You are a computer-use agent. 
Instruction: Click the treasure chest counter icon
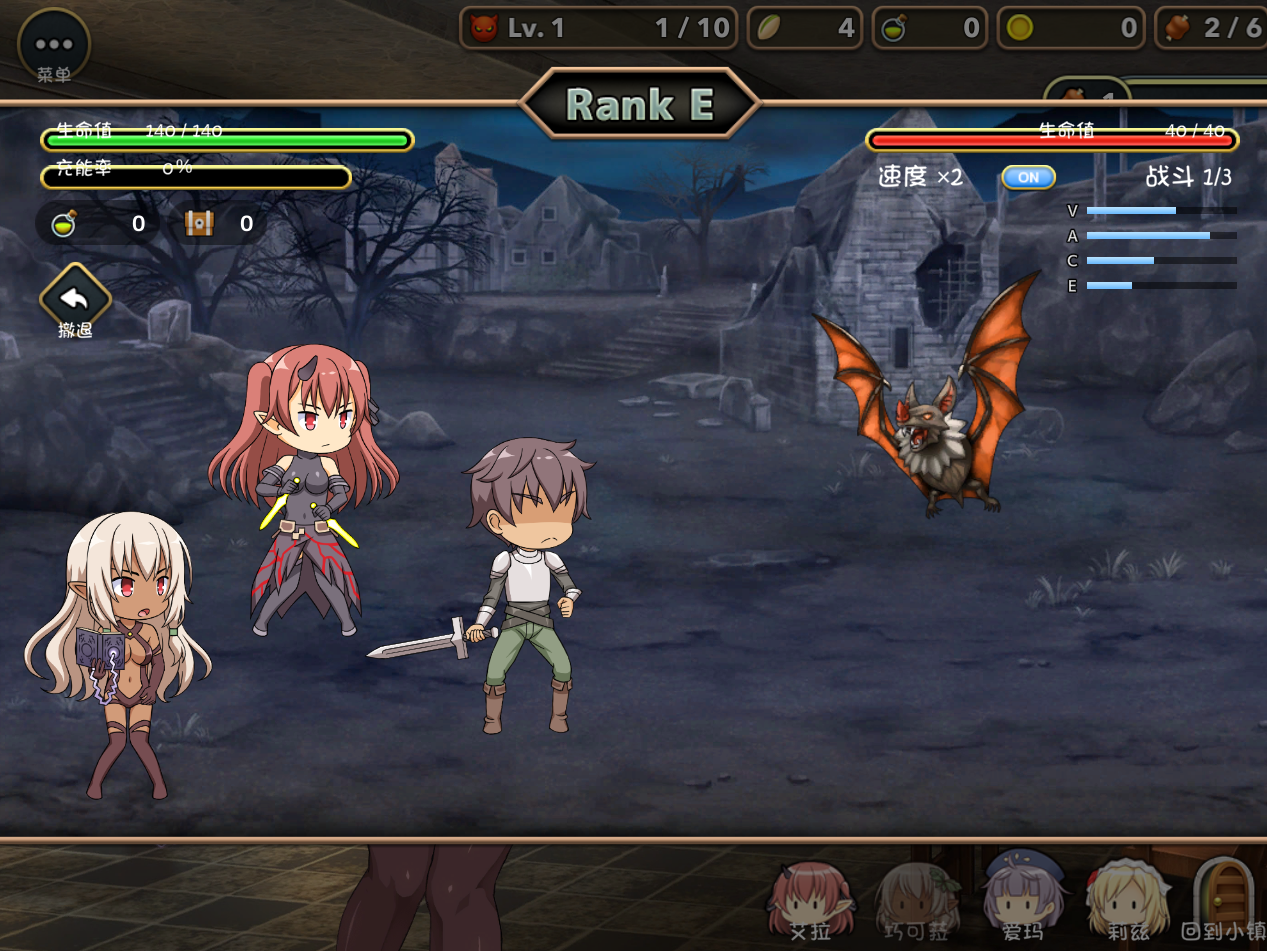pyautogui.click(x=200, y=224)
